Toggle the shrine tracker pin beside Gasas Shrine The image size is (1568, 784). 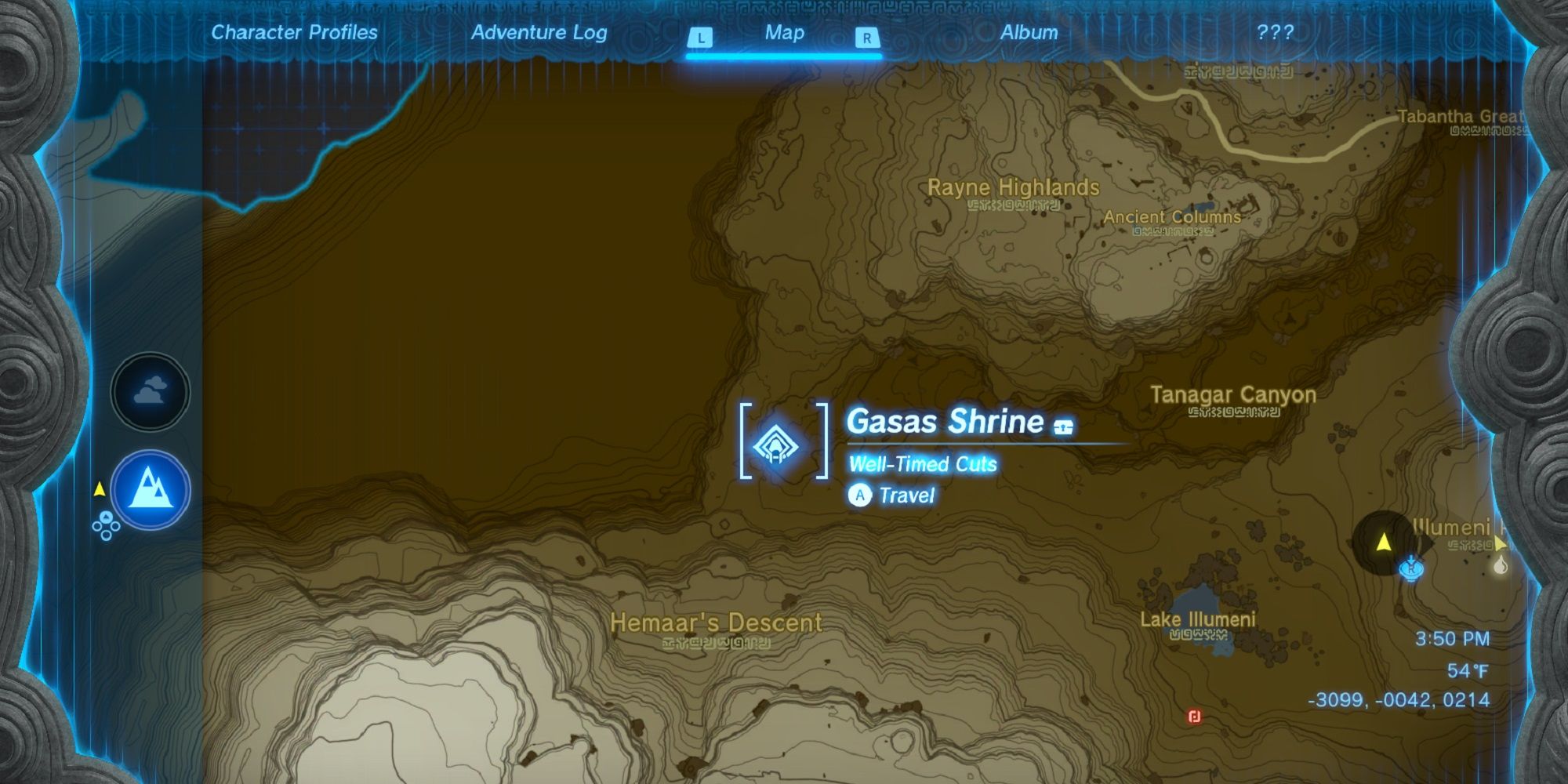pos(1062,427)
